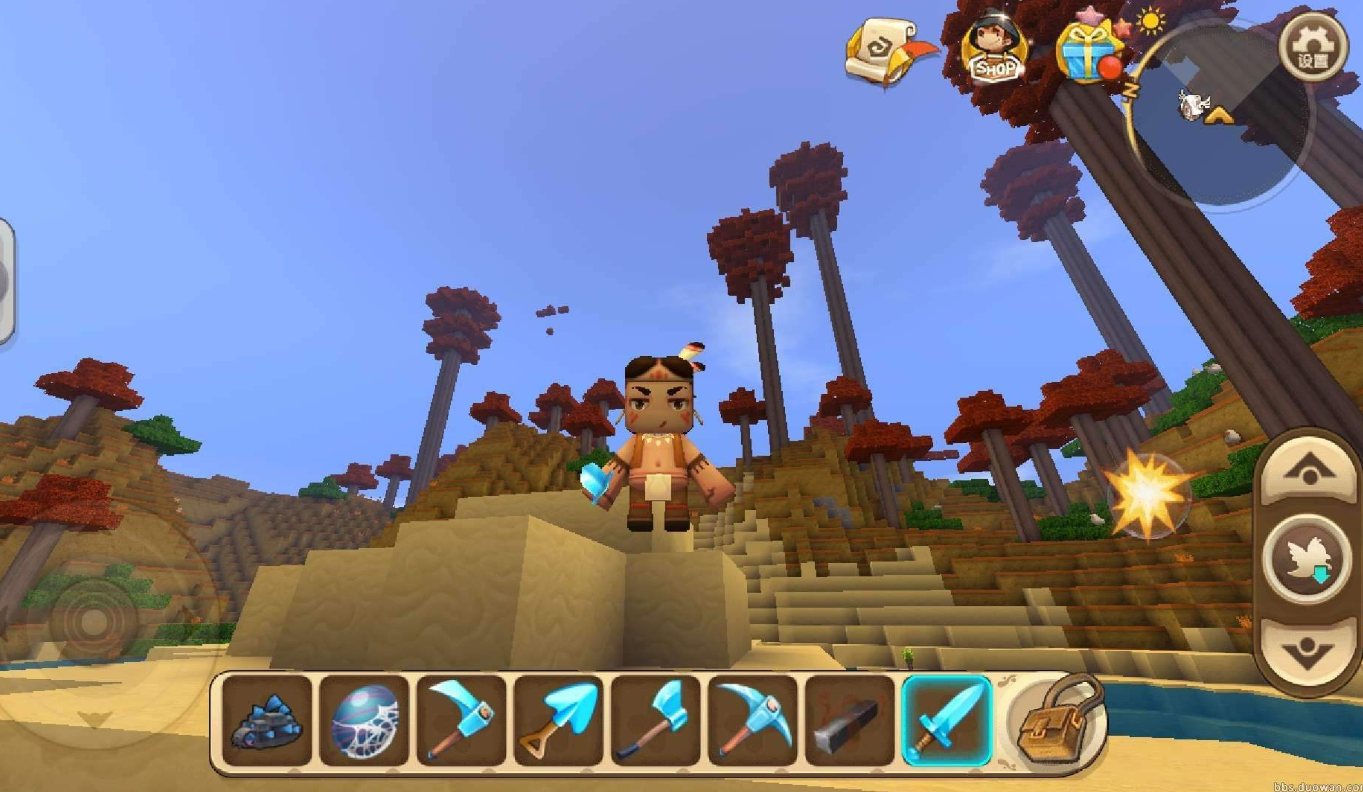Viewport: 1363px width, 792px height.
Task: Select the blue crystal ore slot
Action: [266, 720]
